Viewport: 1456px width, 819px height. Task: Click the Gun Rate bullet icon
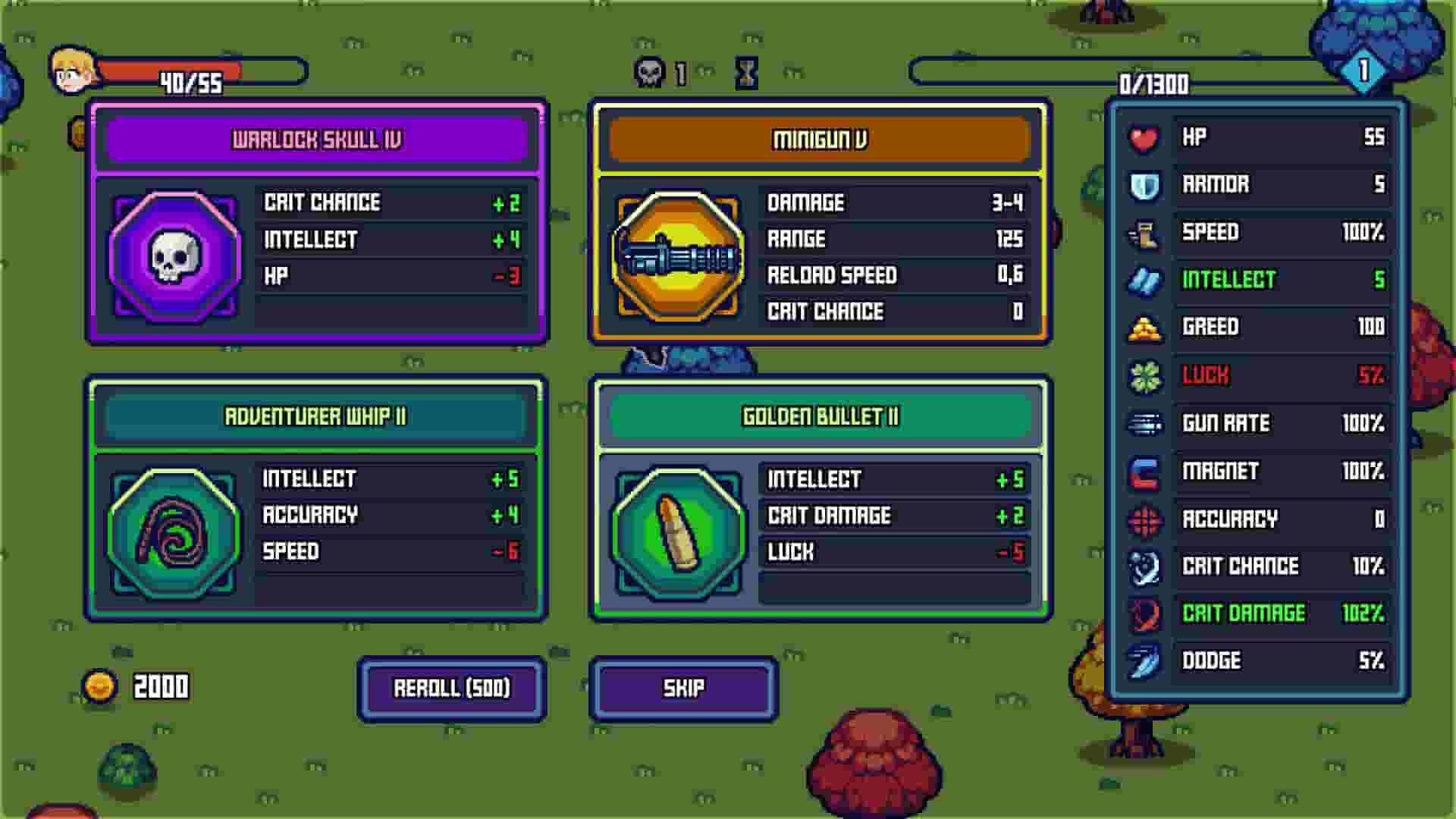coord(1145,423)
